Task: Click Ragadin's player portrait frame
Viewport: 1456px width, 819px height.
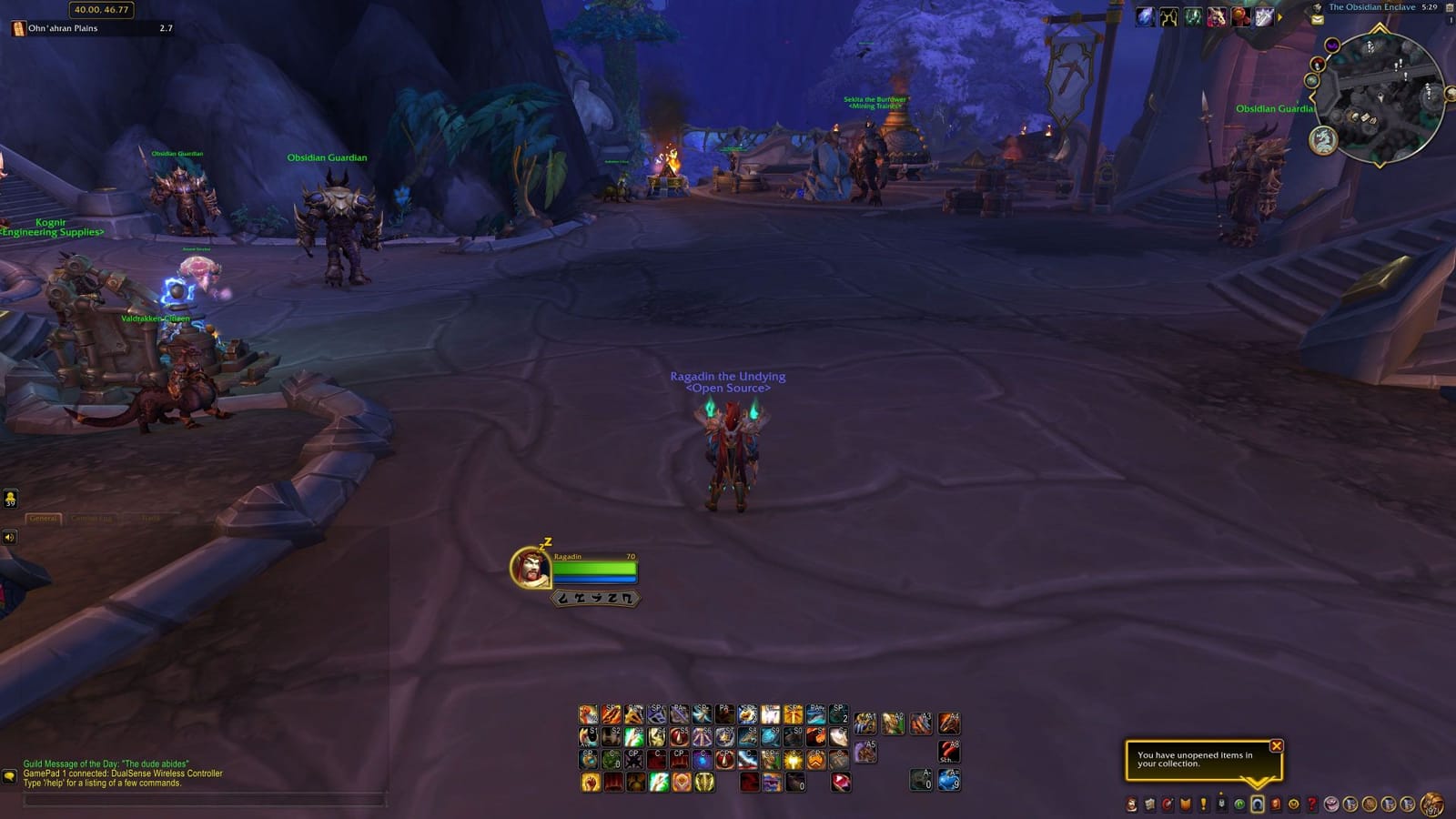Action: (x=532, y=569)
